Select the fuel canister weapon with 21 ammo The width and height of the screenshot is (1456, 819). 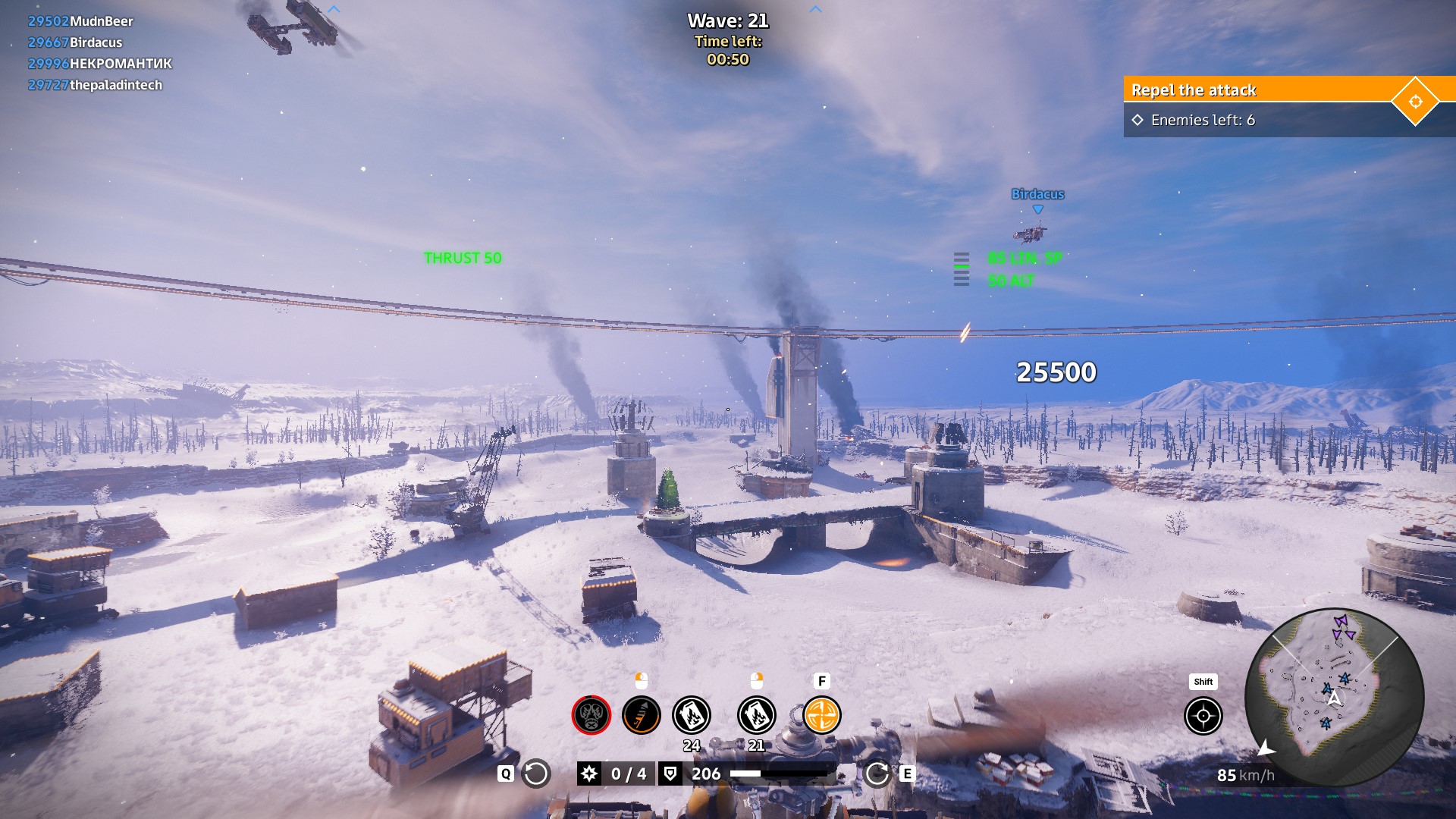point(756,715)
